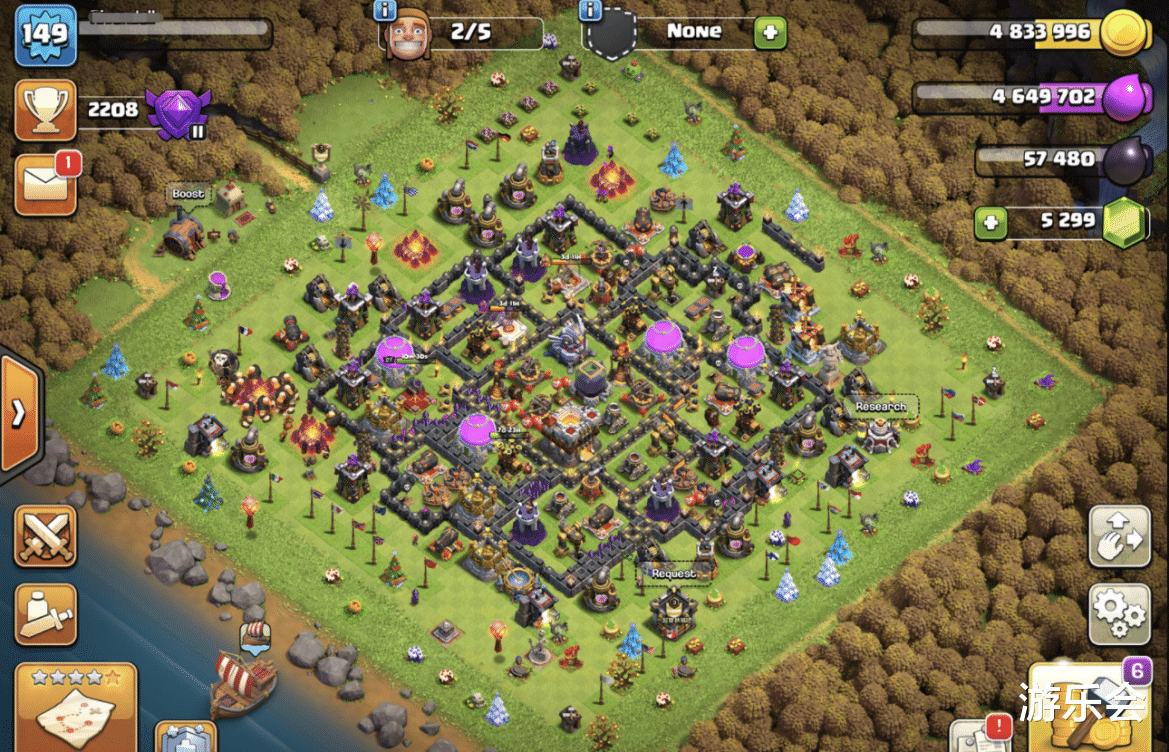Image resolution: width=1169 pixels, height=752 pixels.
Task: Open the starred map button
Action: (74, 706)
